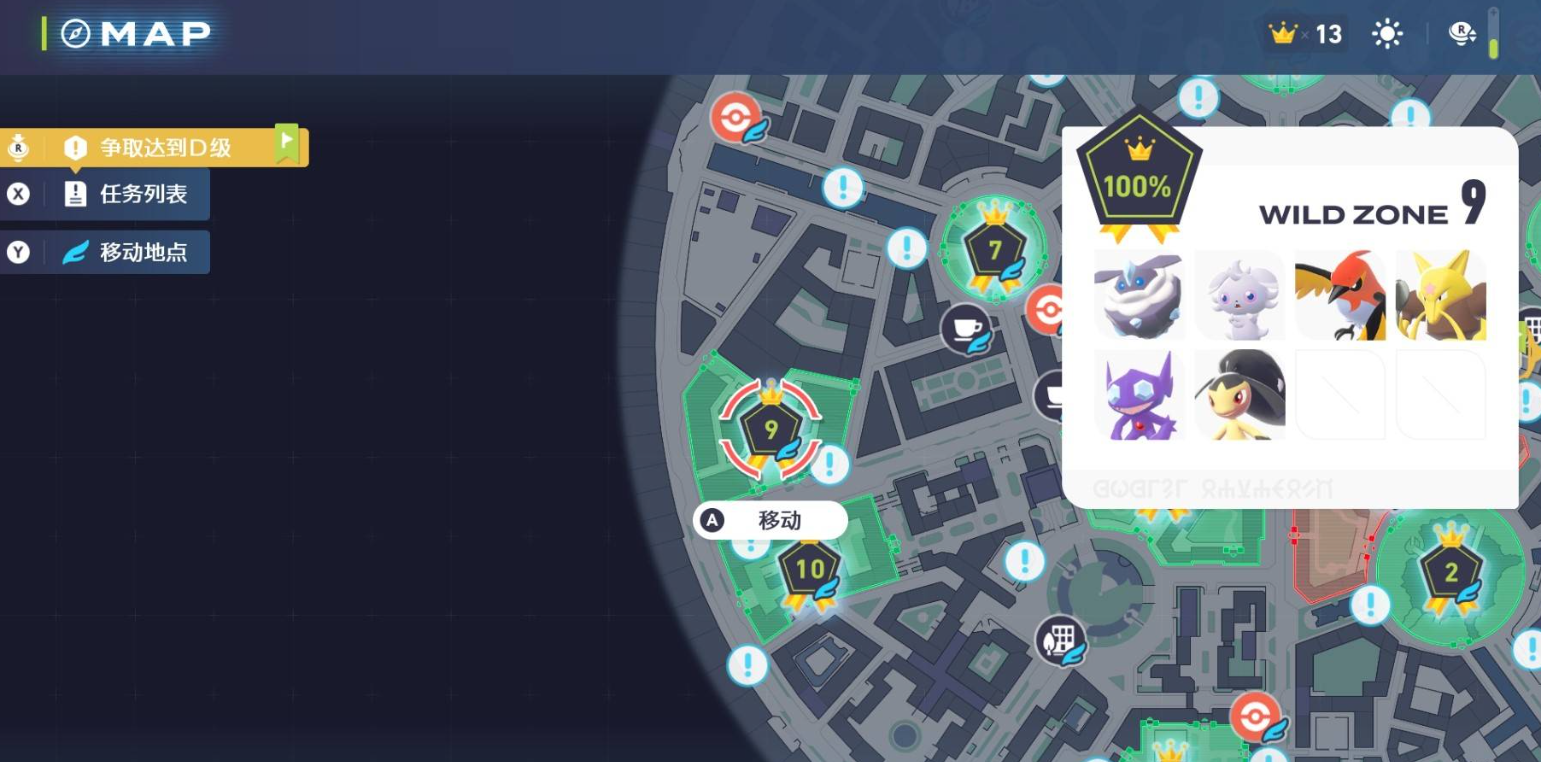Pick the Sableye thumbnail in Wild Zone panel
The height and width of the screenshot is (762, 1541).
(1139, 395)
